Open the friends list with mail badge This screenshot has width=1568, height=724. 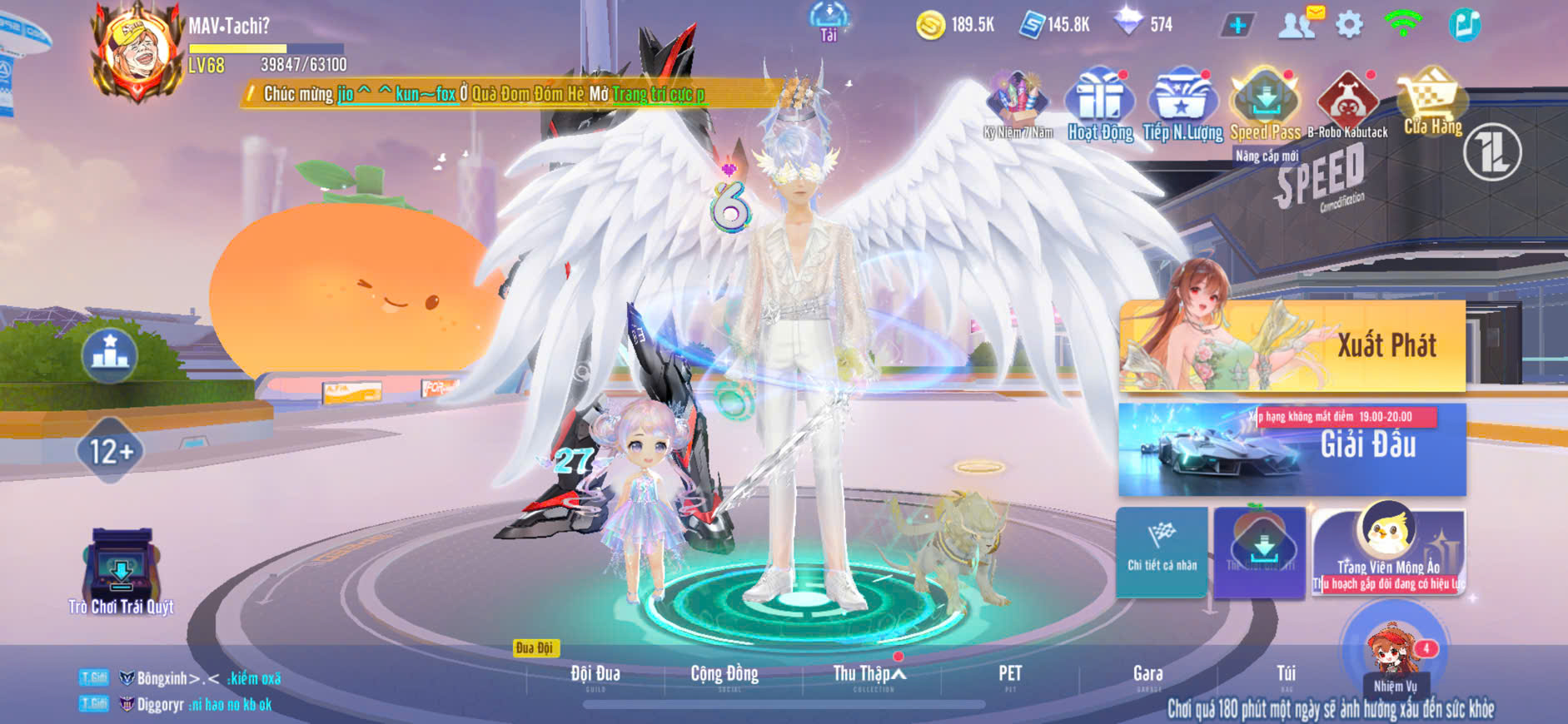coord(1297,25)
